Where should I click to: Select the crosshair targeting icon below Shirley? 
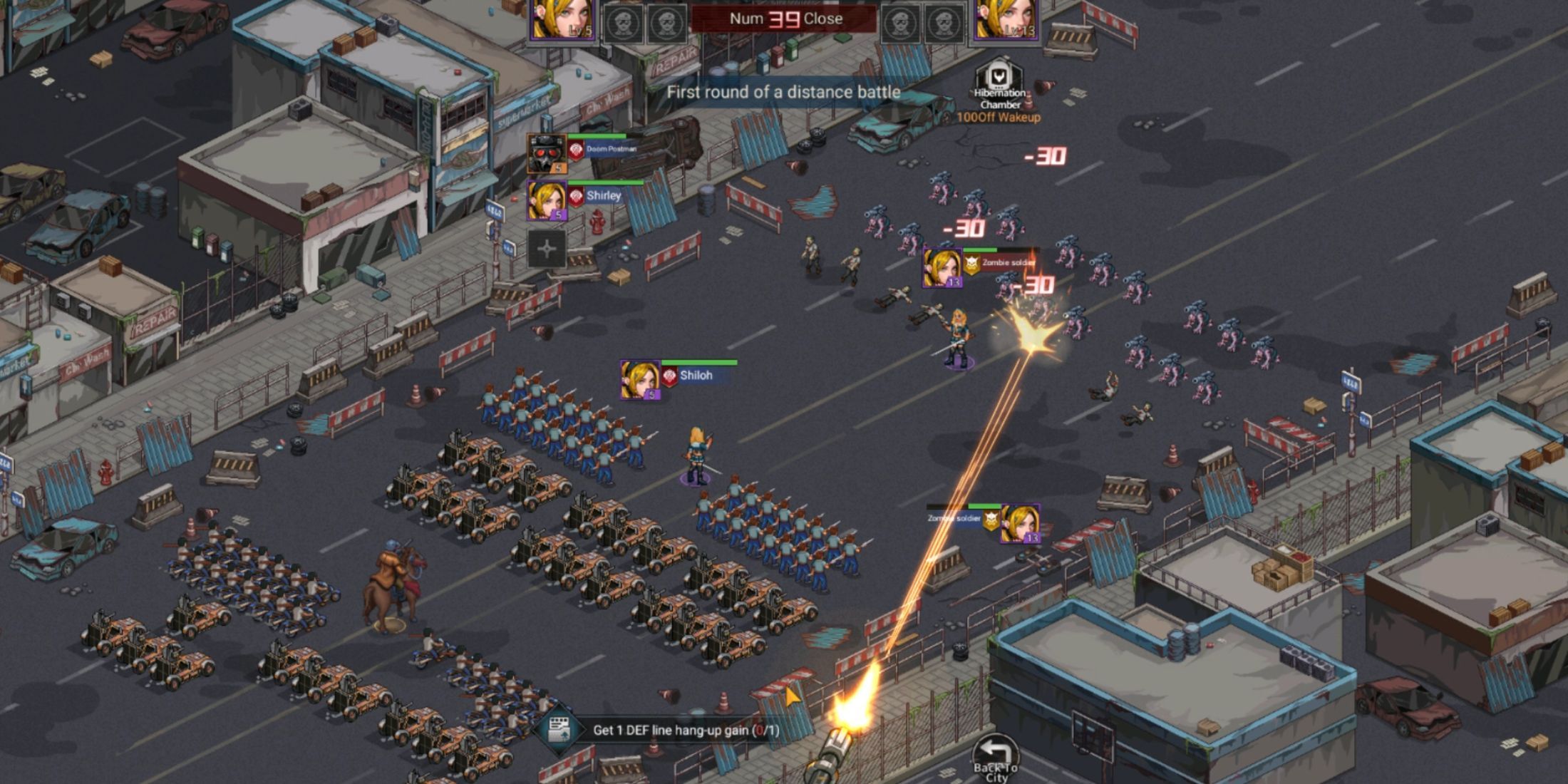pos(547,247)
